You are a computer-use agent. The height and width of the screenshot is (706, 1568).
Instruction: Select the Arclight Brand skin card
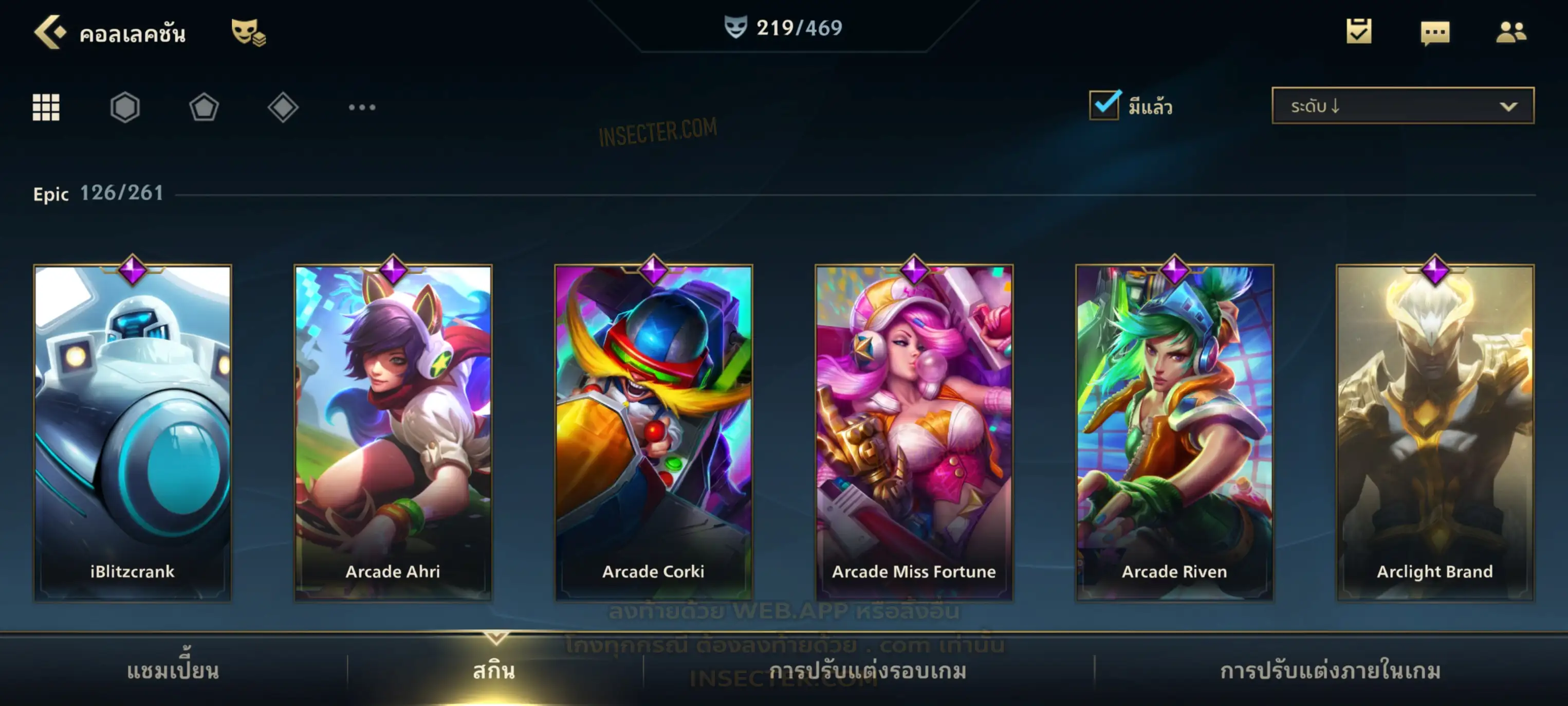(1435, 432)
